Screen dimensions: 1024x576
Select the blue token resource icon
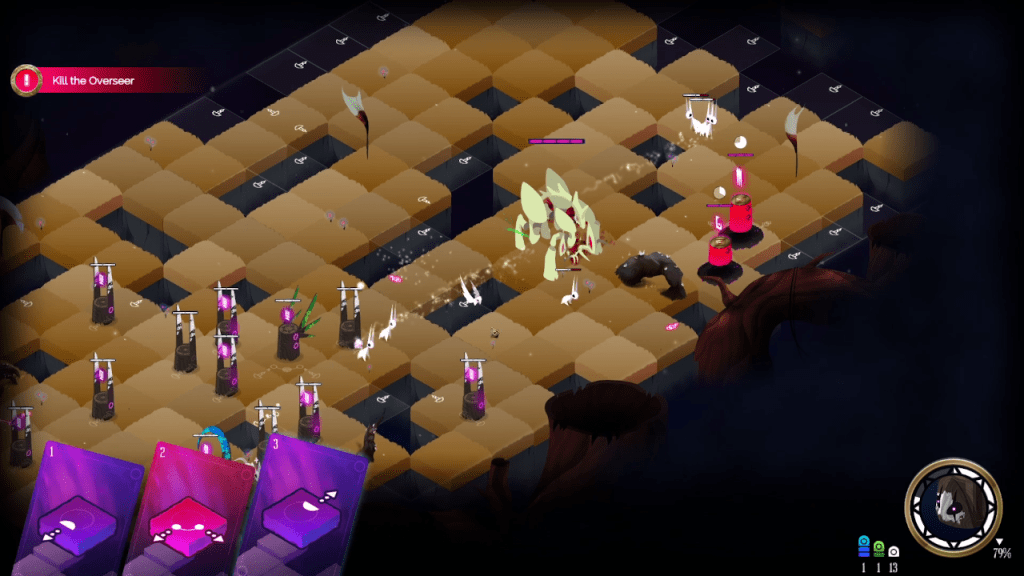[864, 545]
